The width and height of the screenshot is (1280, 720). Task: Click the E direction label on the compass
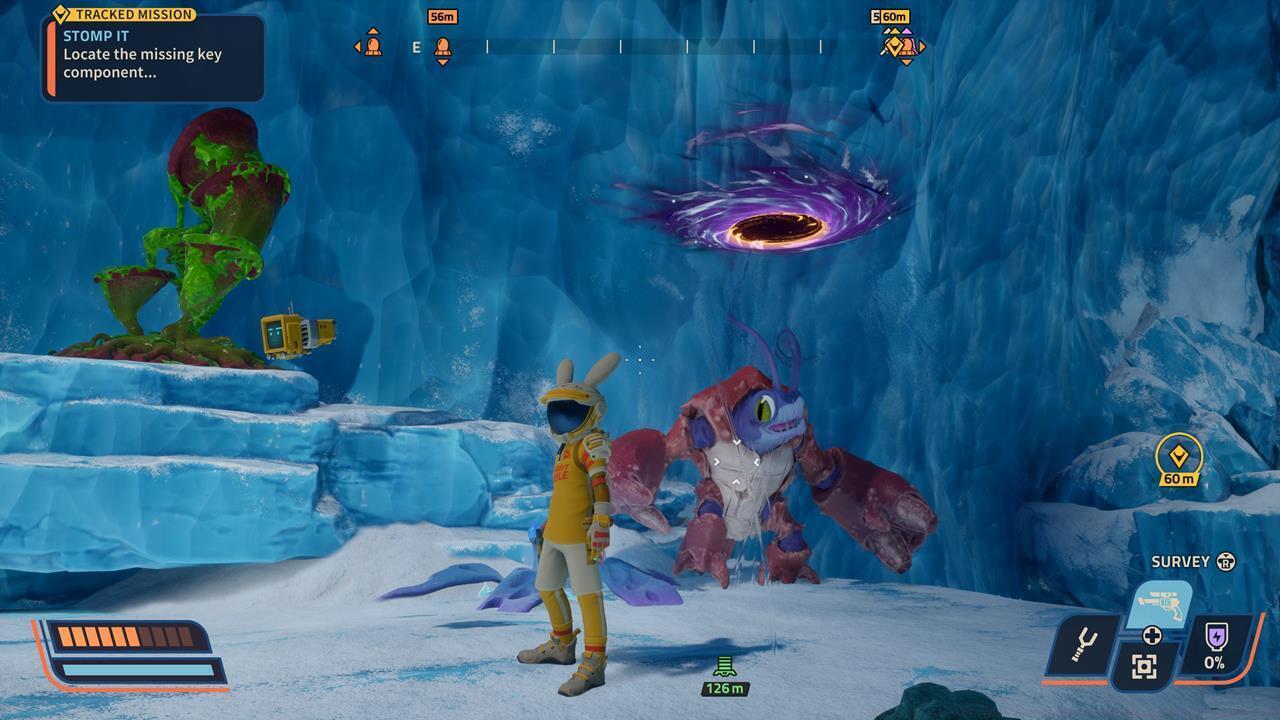(x=417, y=46)
